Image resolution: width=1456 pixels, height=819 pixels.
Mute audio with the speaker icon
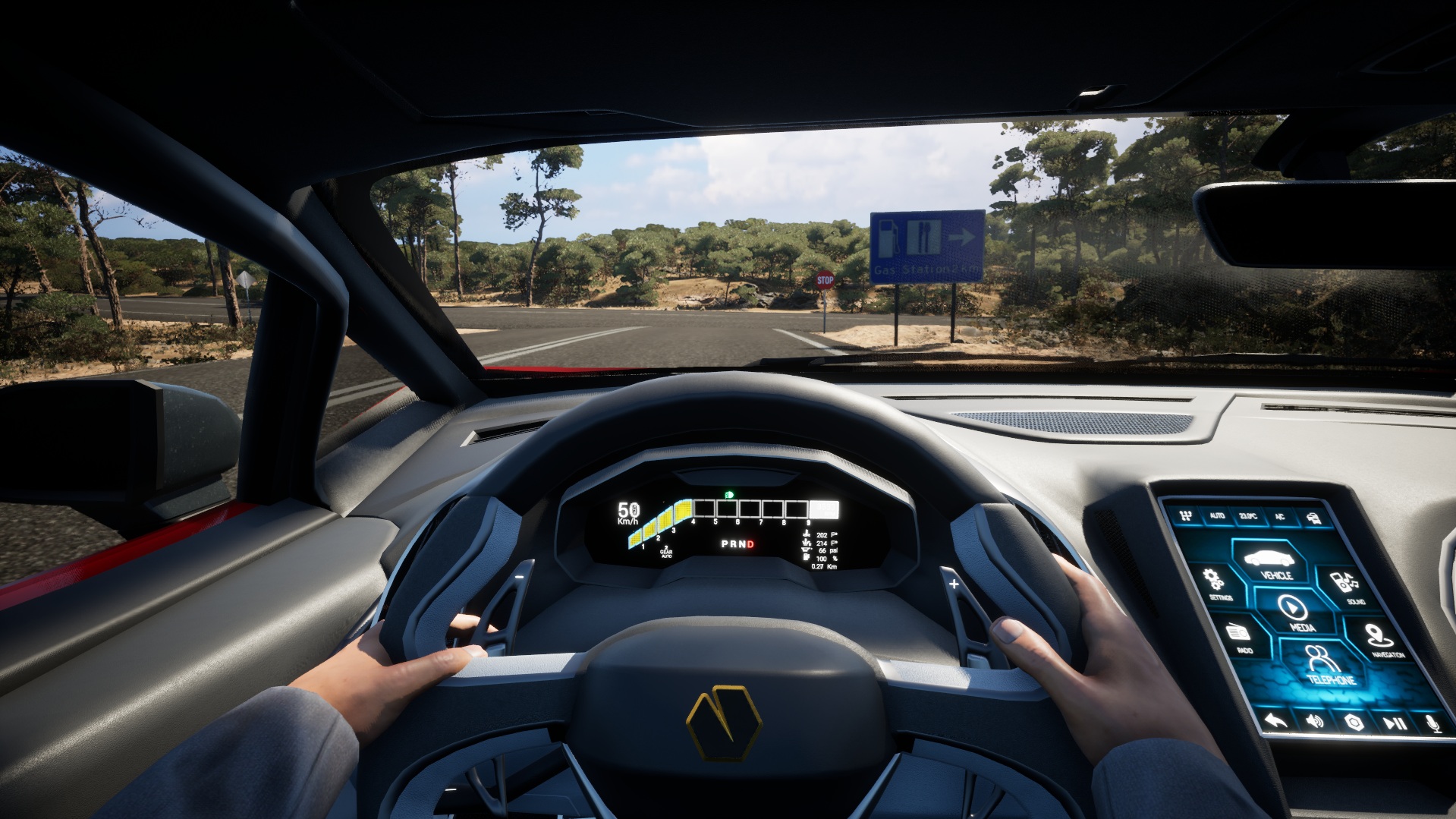1313,722
